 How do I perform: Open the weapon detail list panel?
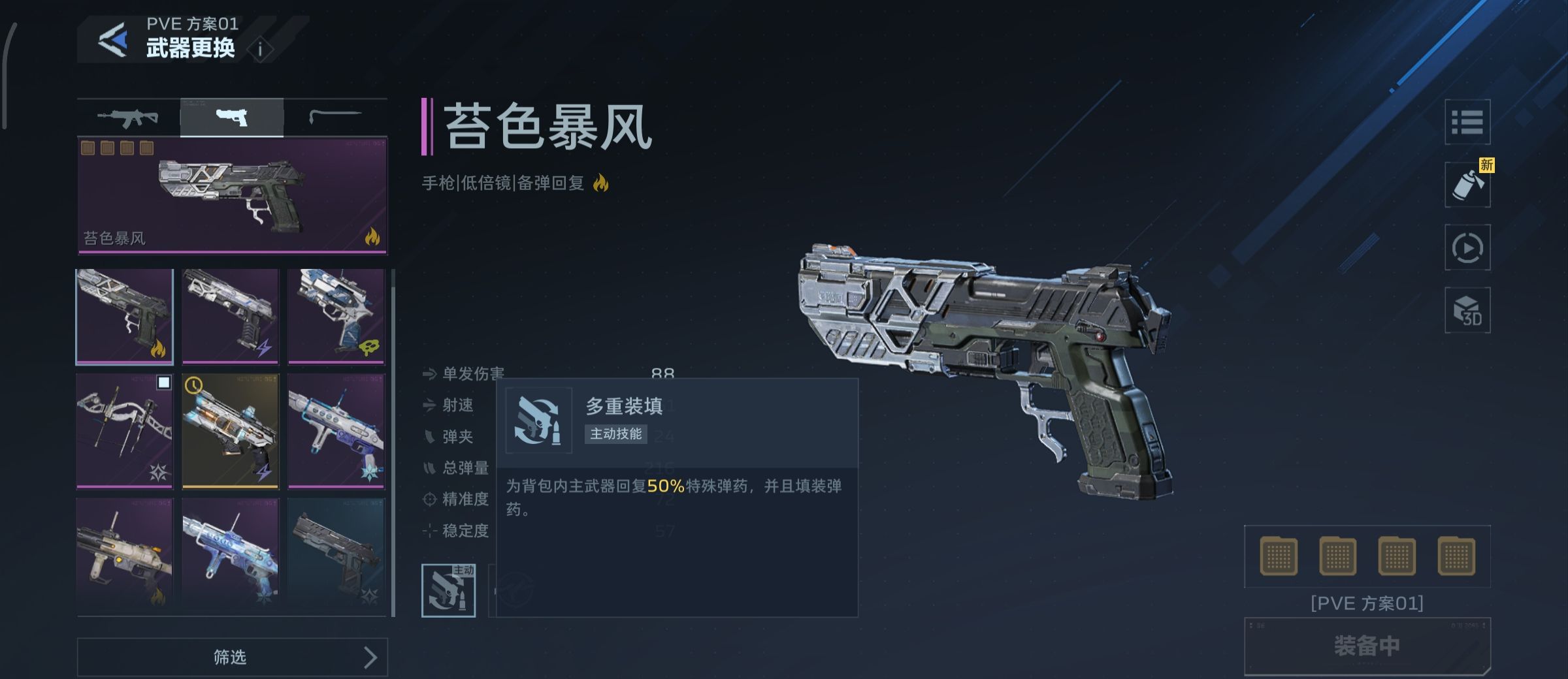[1467, 121]
